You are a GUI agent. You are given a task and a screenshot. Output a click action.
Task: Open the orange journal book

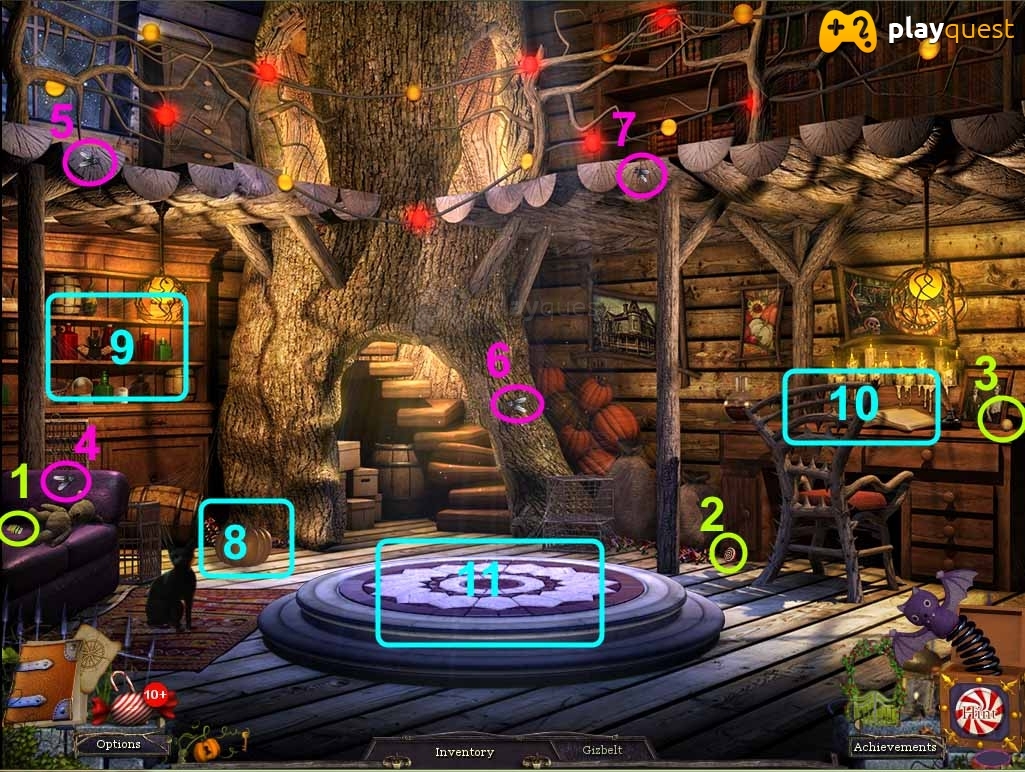coord(40,682)
